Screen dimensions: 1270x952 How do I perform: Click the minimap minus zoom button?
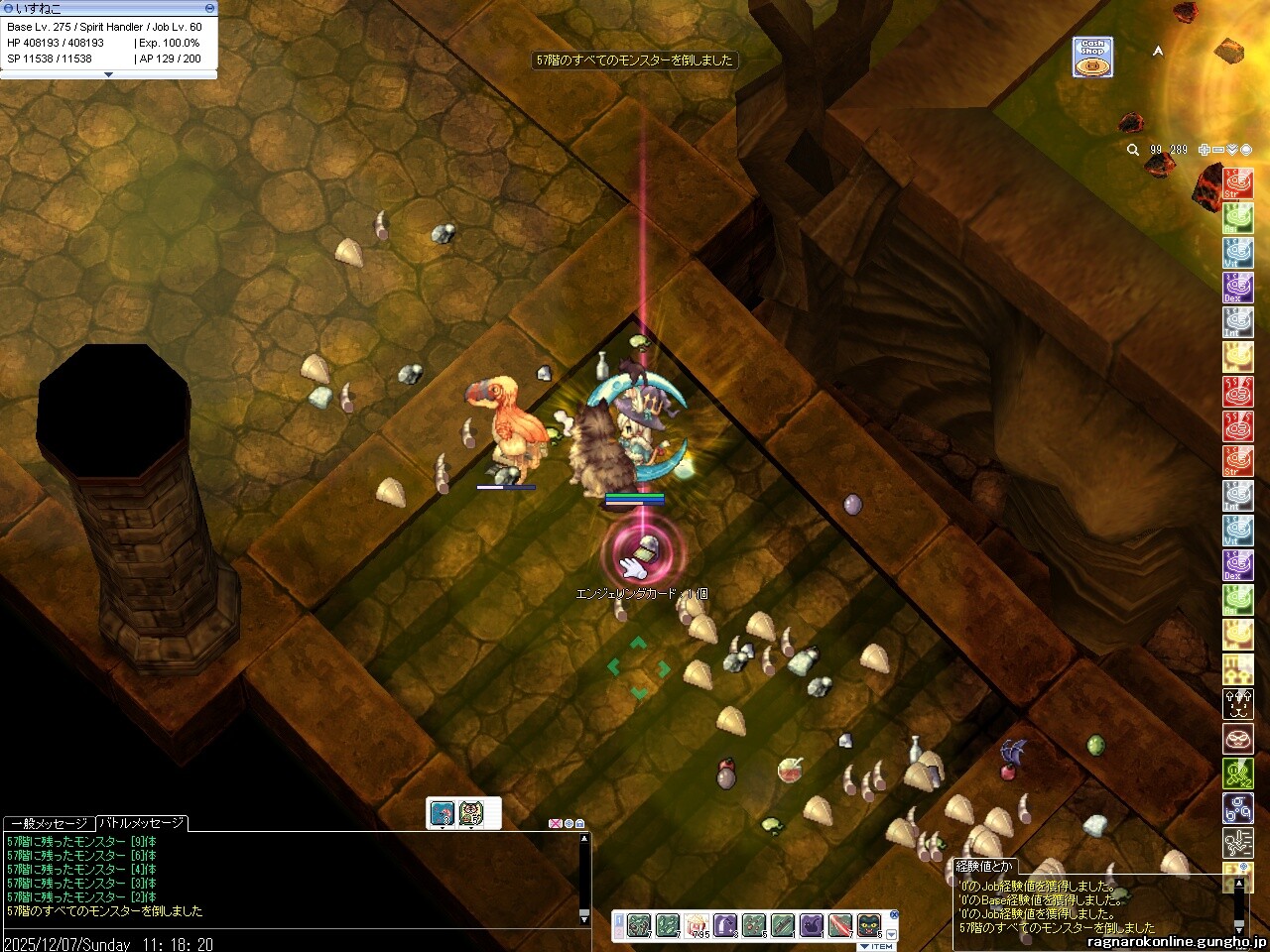point(1218,150)
